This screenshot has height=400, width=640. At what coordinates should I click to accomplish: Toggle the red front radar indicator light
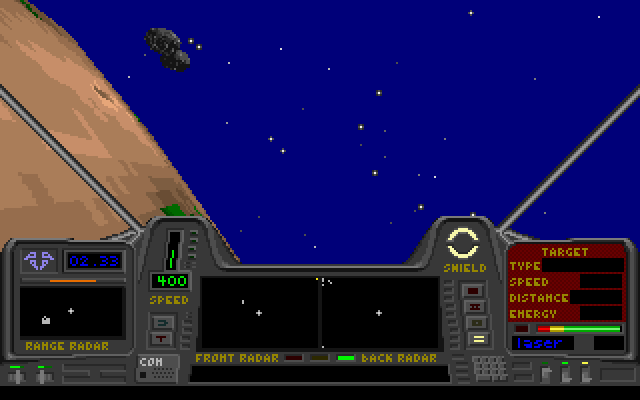[293, 358]
